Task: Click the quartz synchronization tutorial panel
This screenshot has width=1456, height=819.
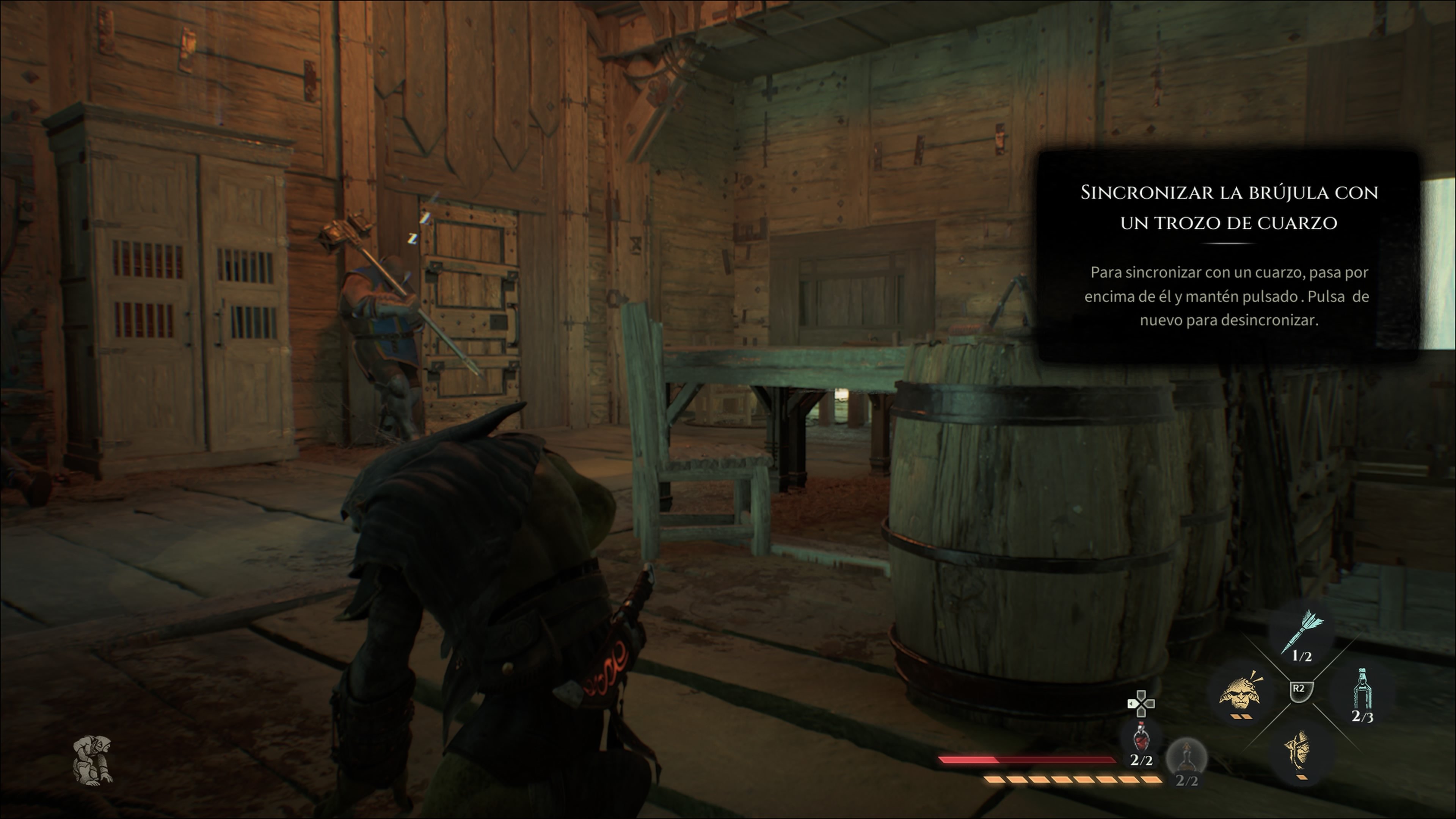Action: tap(1229, 256)
